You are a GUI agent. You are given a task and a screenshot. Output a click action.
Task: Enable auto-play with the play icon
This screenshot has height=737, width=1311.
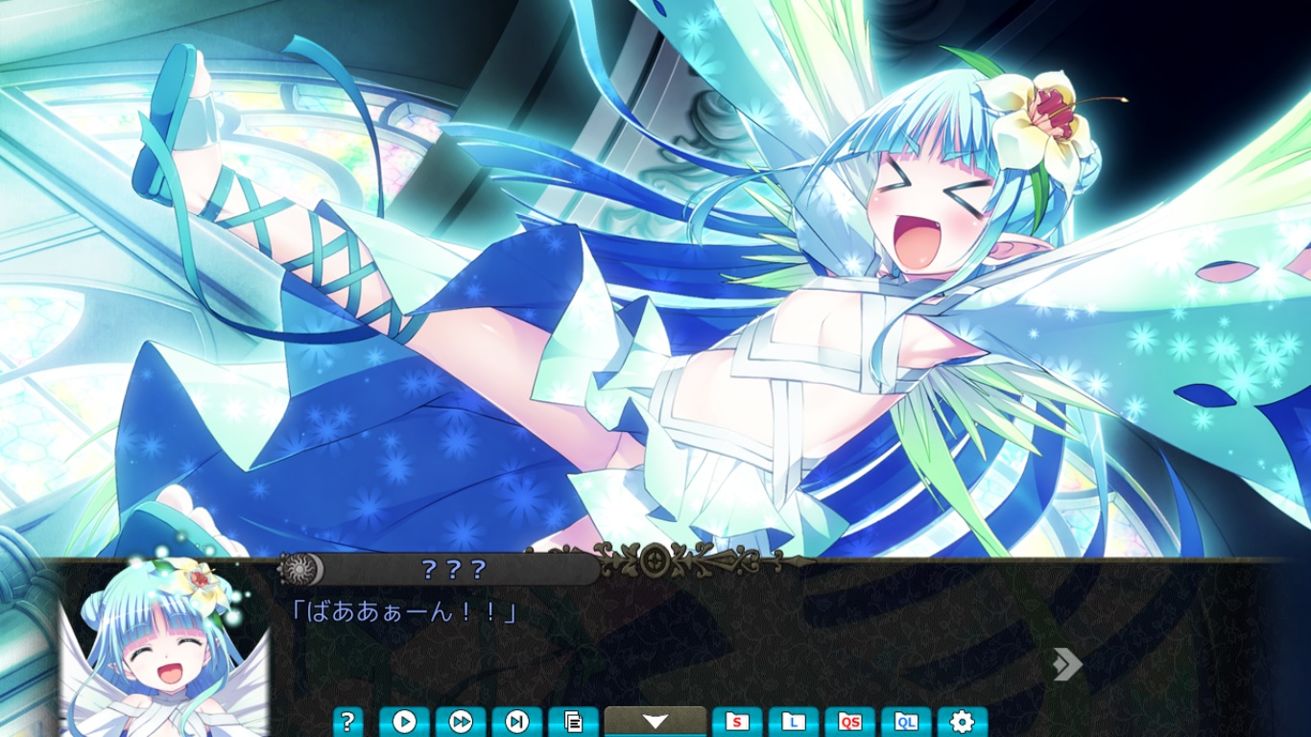point(404,721)
